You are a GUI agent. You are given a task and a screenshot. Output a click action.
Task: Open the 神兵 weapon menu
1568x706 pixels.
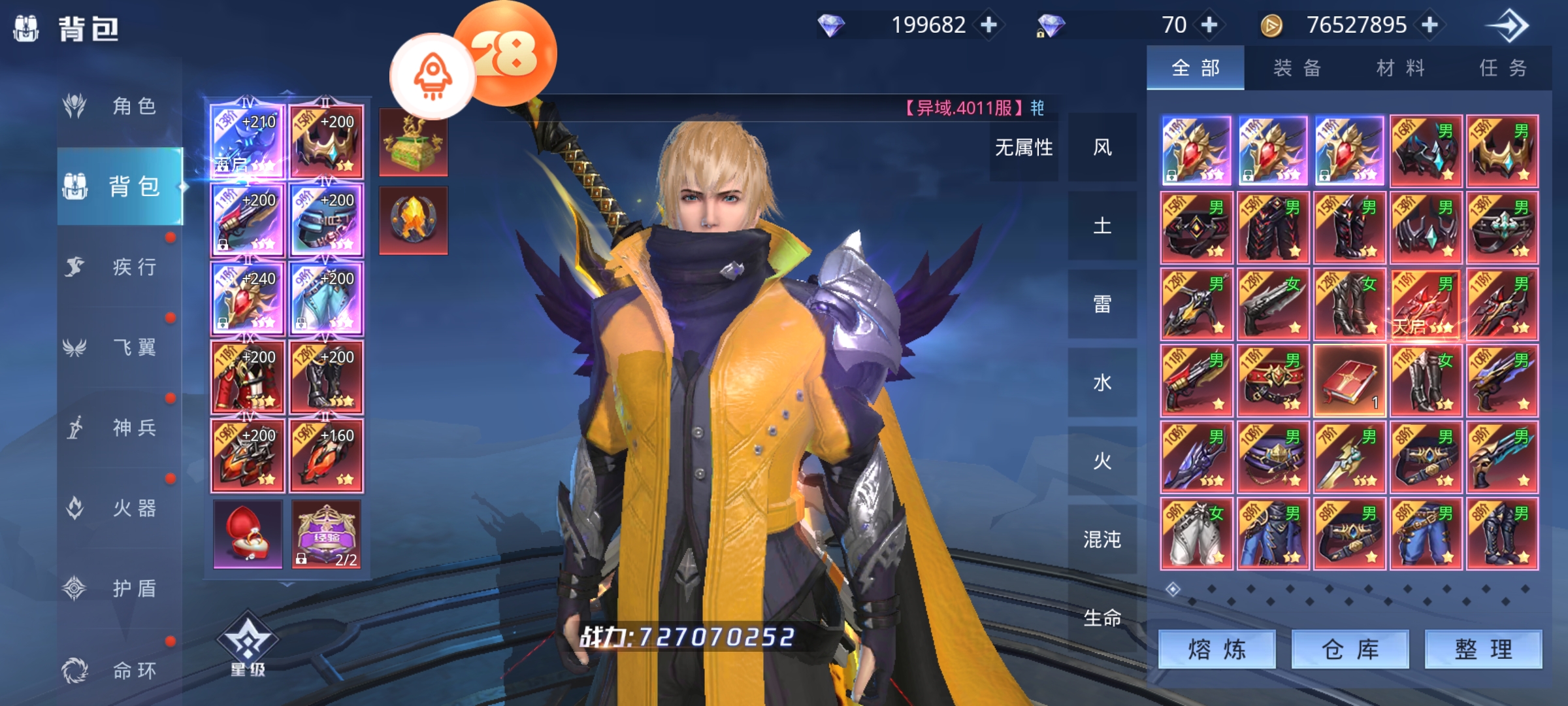pyautogui.click(x=120, y=428)
